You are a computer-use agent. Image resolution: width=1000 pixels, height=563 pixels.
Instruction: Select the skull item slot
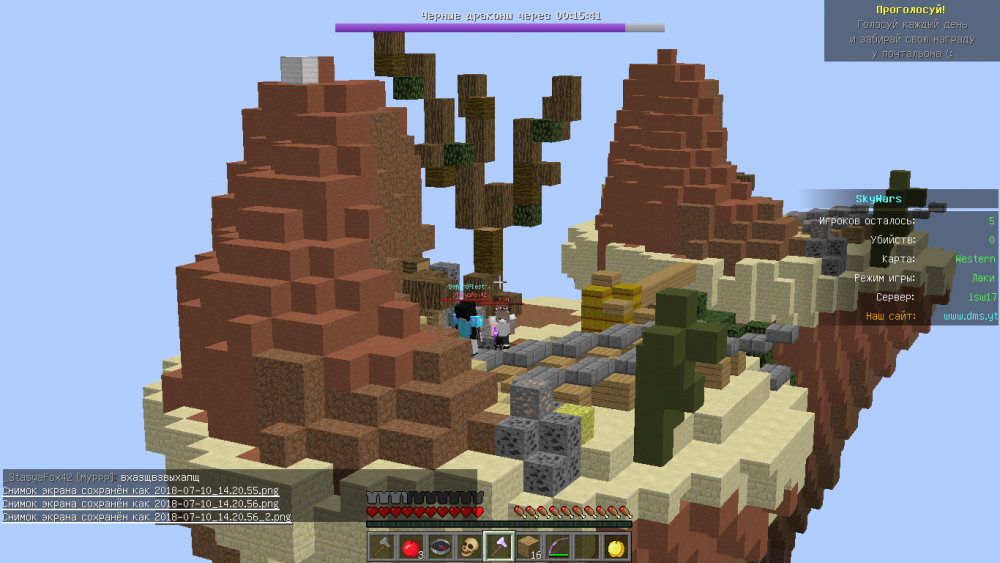[x=468, y=547]
